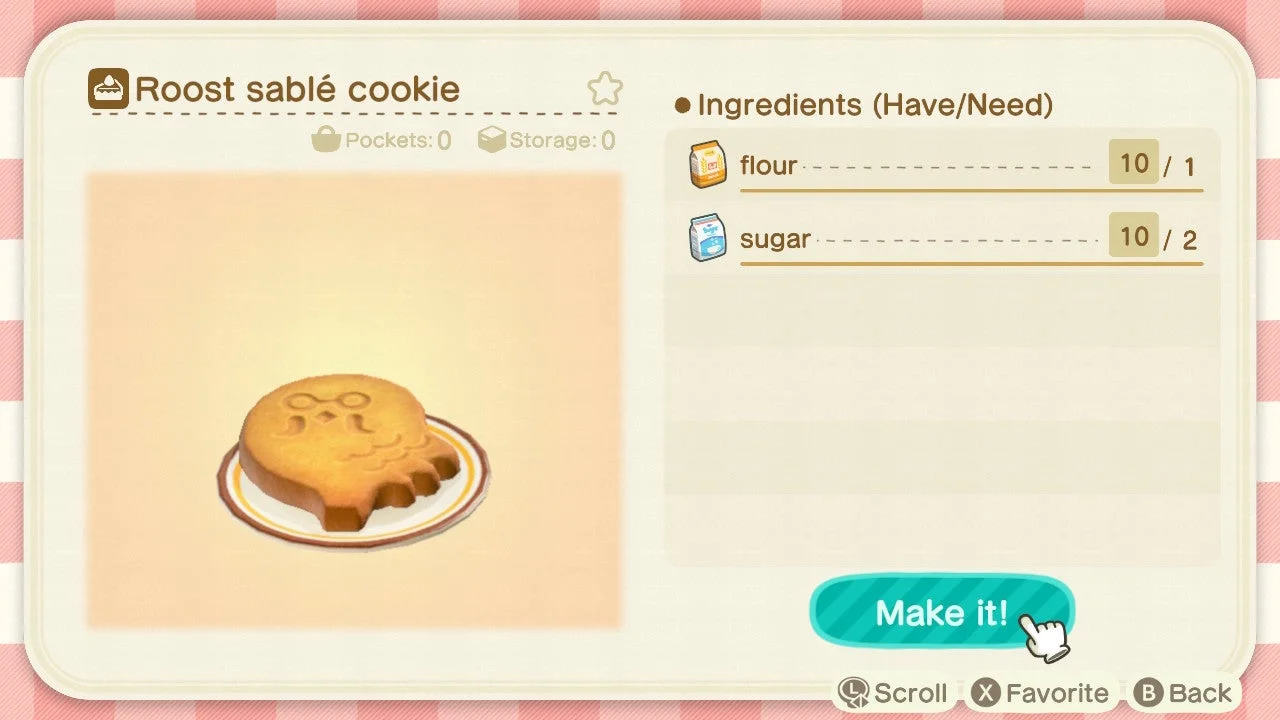Select the sugar carton ingredient icon
The height and width of the screenshot is (720, 1280).
707,238
